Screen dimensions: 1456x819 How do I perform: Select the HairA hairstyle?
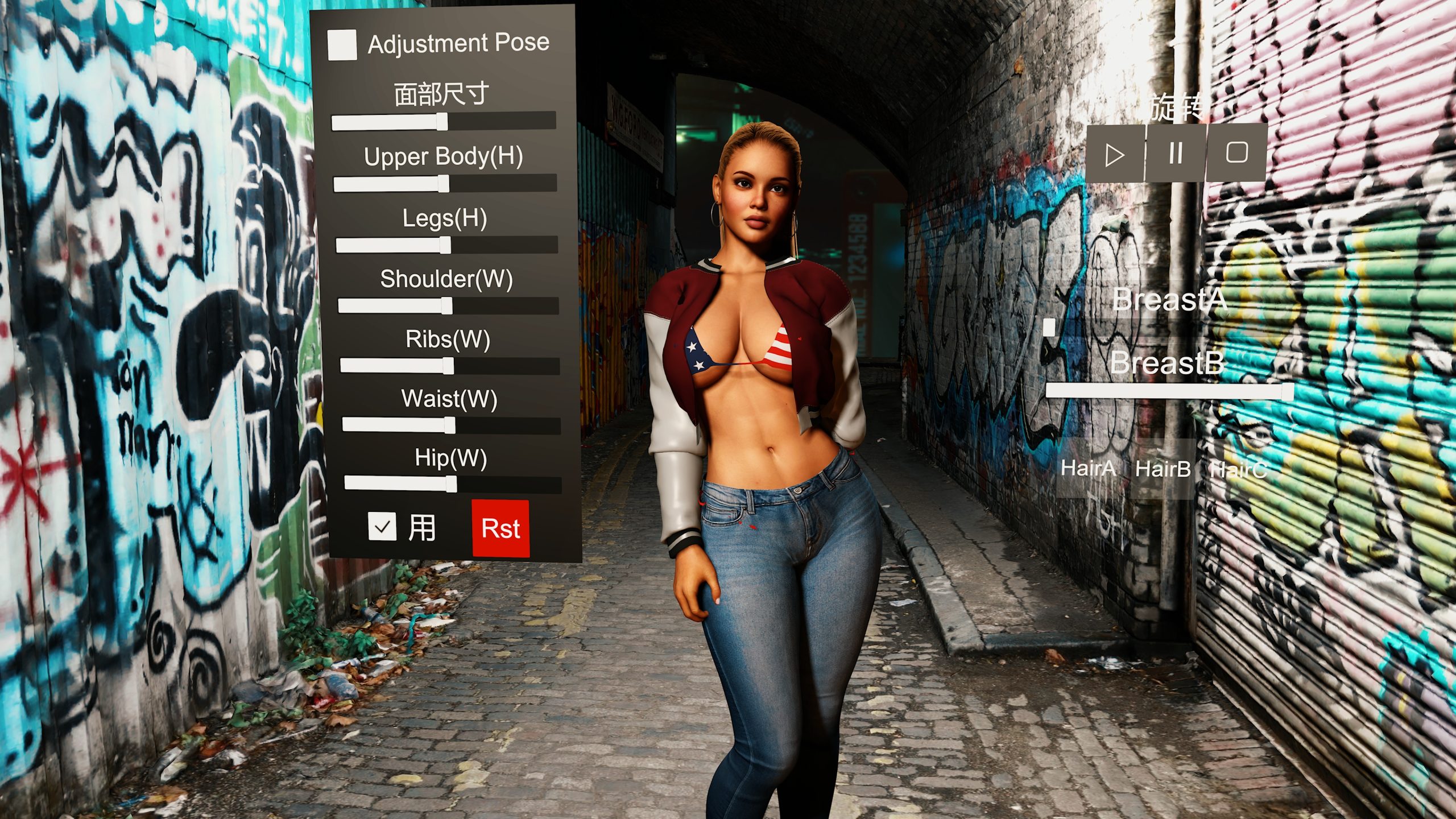[x=1089, y=469]
